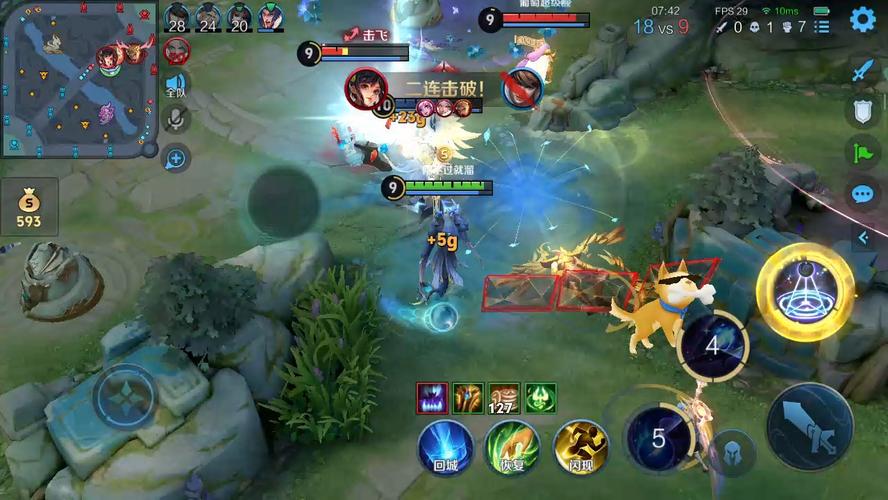Send the white shield retreat signal
The image size is (888, 500).
click(862, 112)
